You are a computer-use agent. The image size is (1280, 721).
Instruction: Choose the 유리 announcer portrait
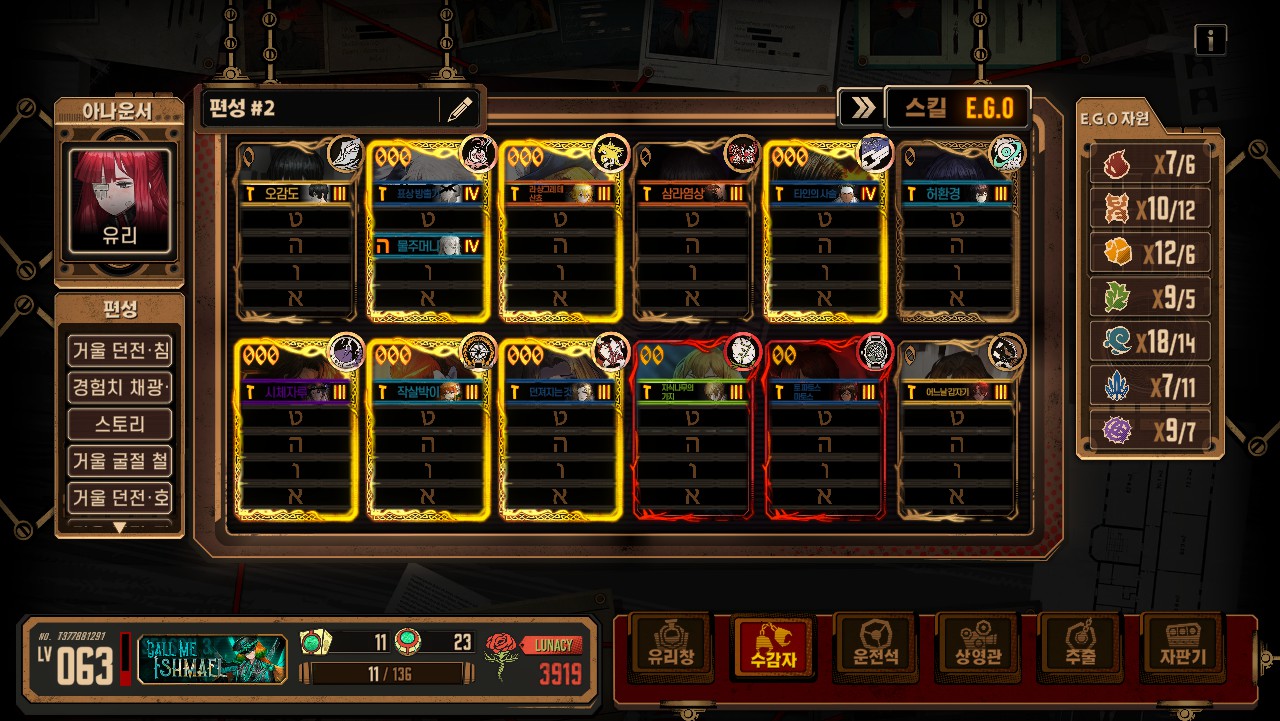[120, 200]
